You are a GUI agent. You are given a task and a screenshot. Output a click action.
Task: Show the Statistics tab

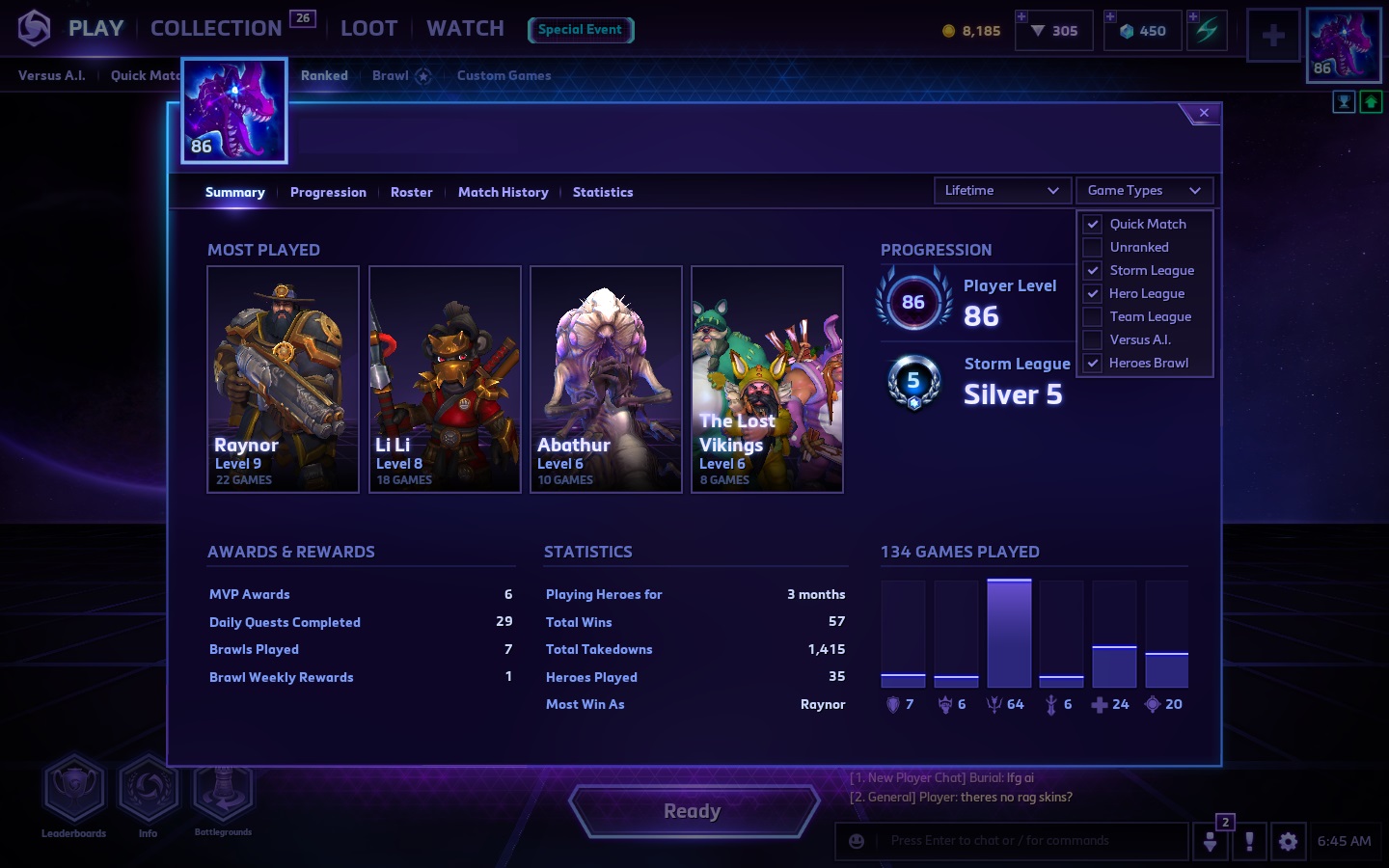(603, 193)
